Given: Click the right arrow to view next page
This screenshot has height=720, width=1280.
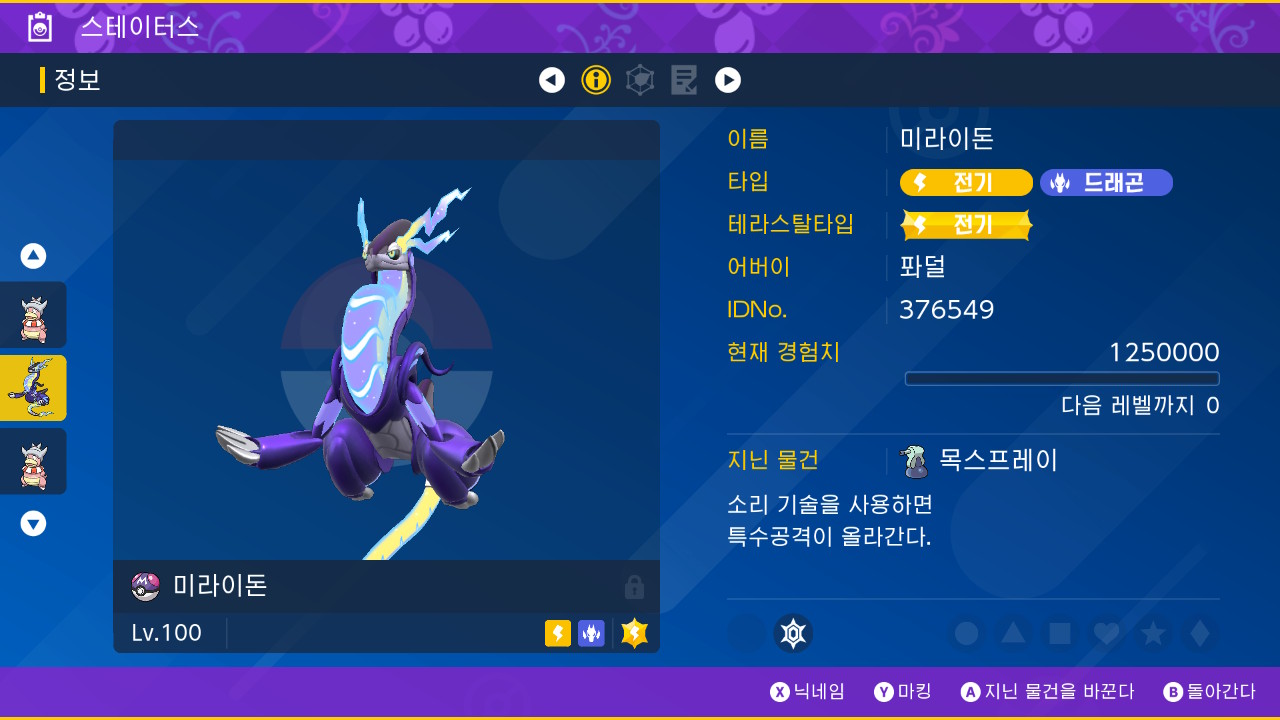Looking at the screenshot, I should [x=728, y=80].
